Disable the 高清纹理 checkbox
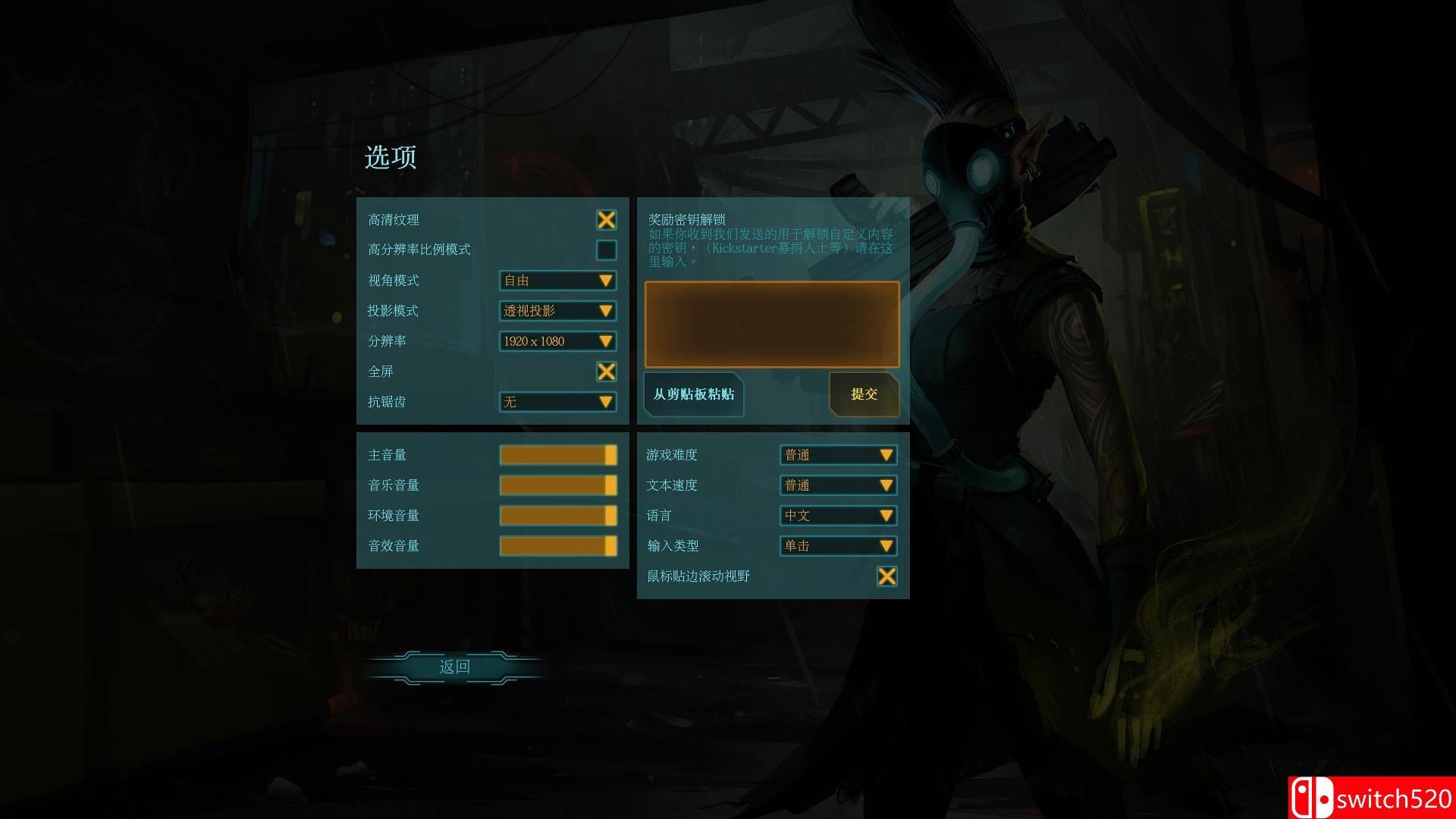This screenshot has width=1456, height=819. click(x=605, y=220)
